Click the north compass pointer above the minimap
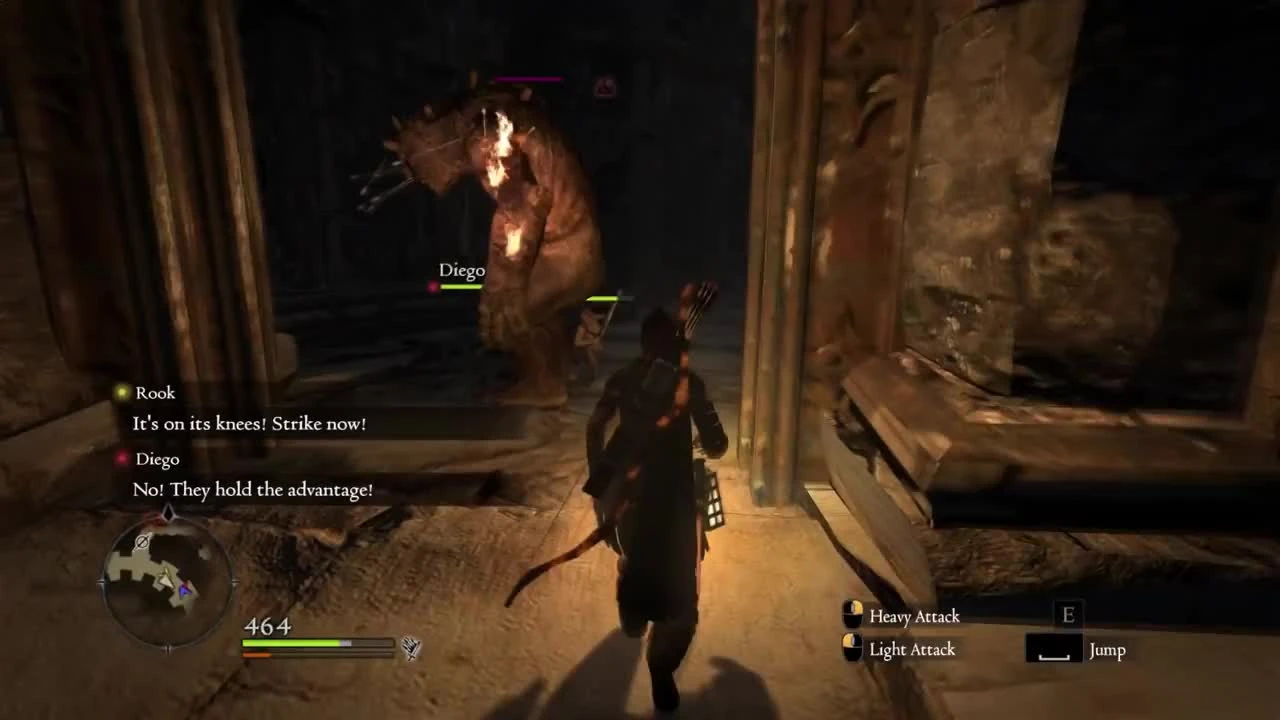Screen dimensions: 1280x720 coord(168,513)
